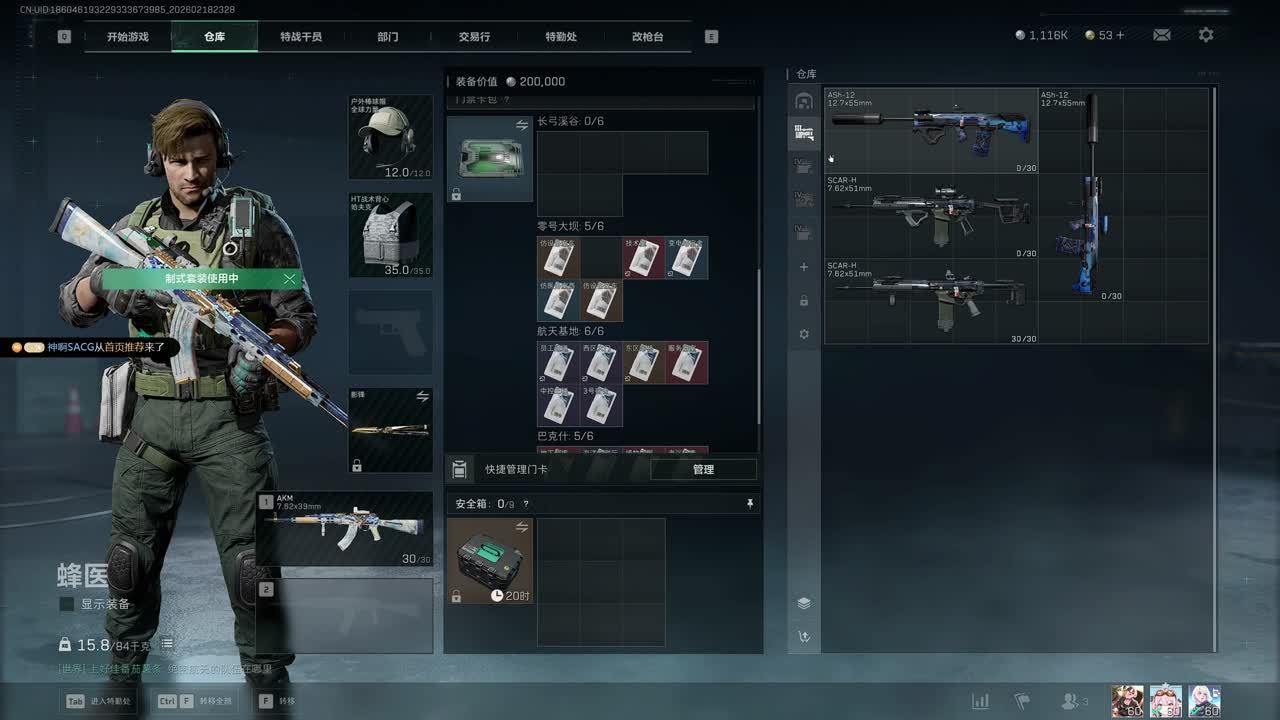1280x720 pixels.
Task: Select the blue ASh-12 horizontal rifle in stash
Action: 930,130
